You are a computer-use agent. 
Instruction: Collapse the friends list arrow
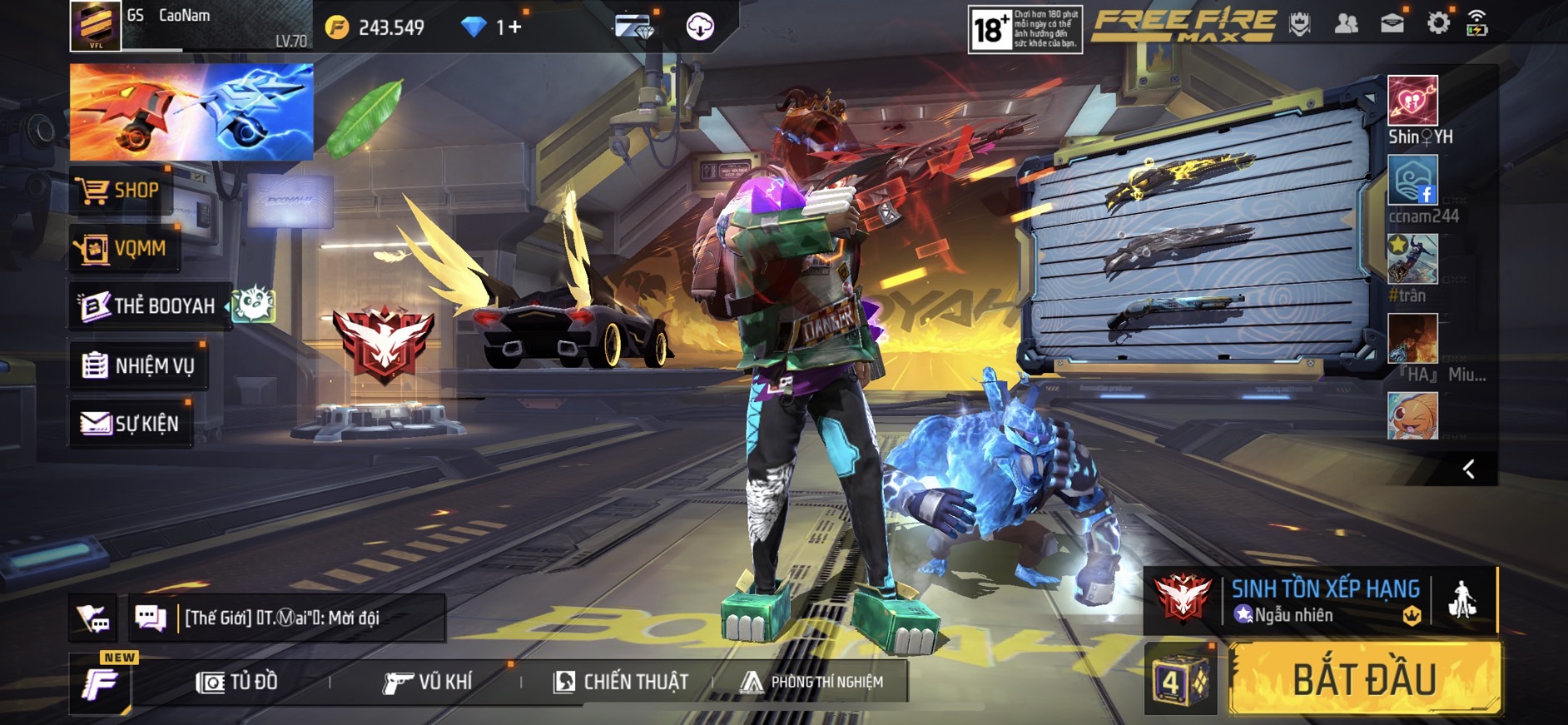tap(1469, 469)
